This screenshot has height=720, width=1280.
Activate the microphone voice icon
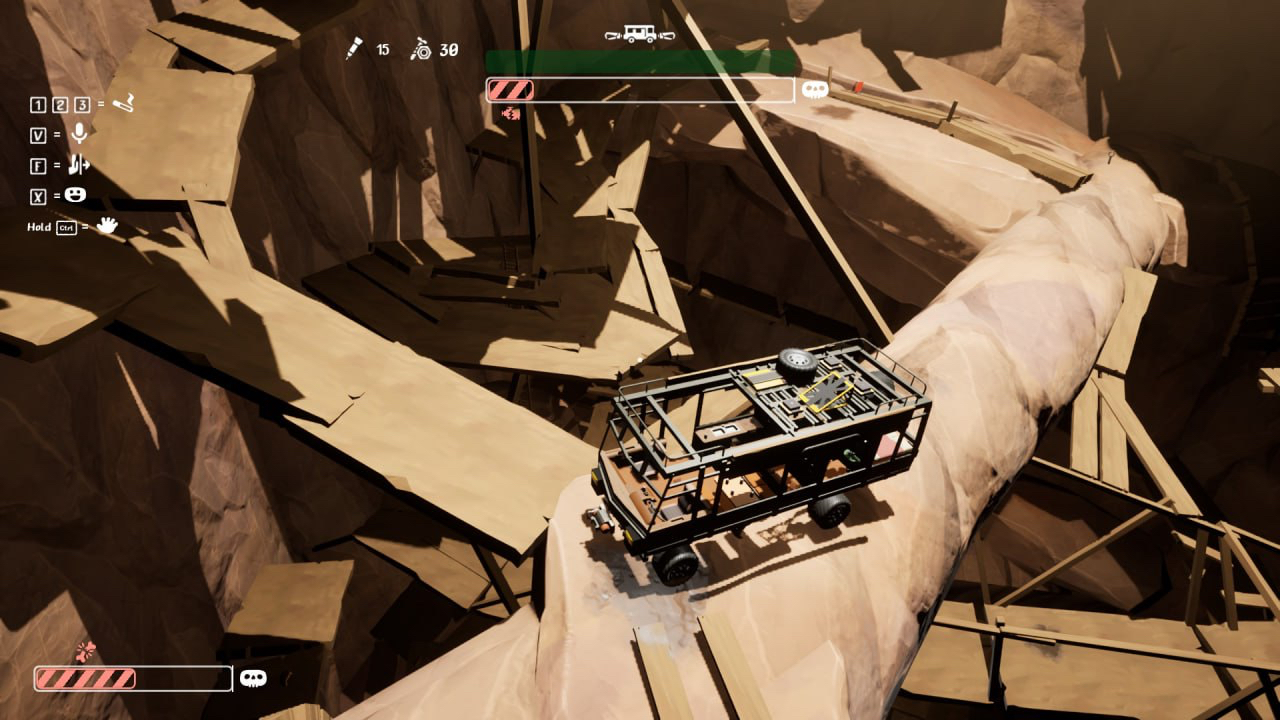click(78, 133)
